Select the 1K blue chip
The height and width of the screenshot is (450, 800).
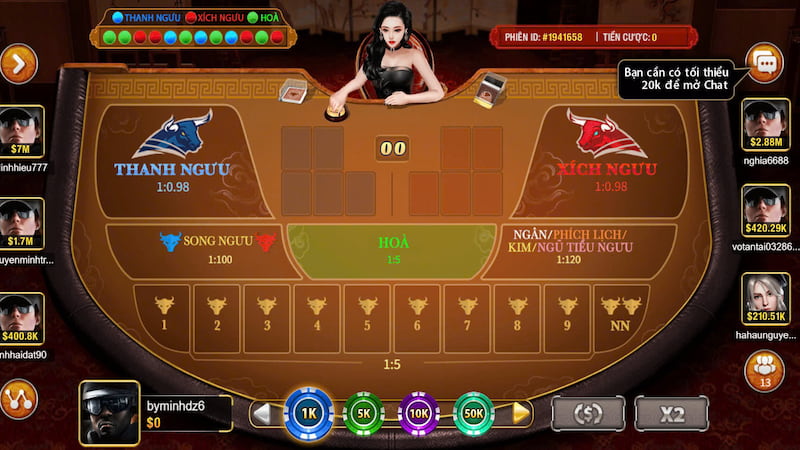coord(307,412)
